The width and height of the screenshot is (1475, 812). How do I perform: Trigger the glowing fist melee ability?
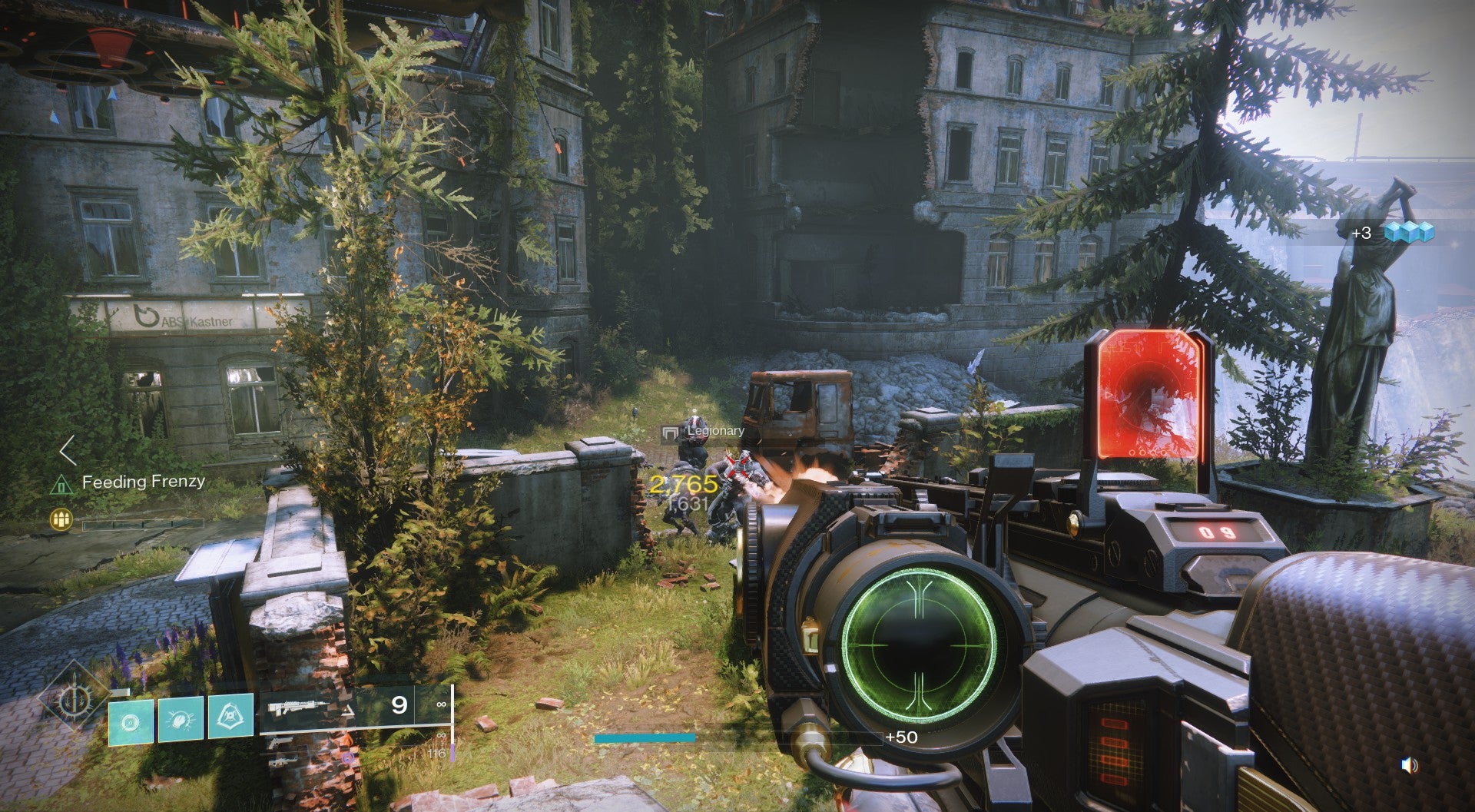coord(181,719)
